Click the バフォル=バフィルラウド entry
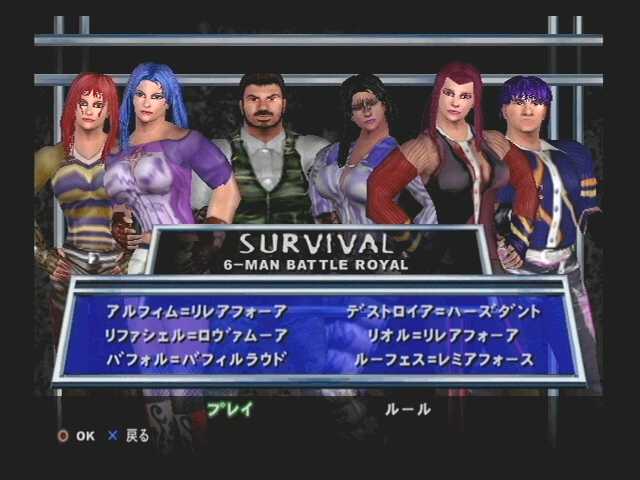The height and width of the screenshot is (480, 640). (195, 359)
